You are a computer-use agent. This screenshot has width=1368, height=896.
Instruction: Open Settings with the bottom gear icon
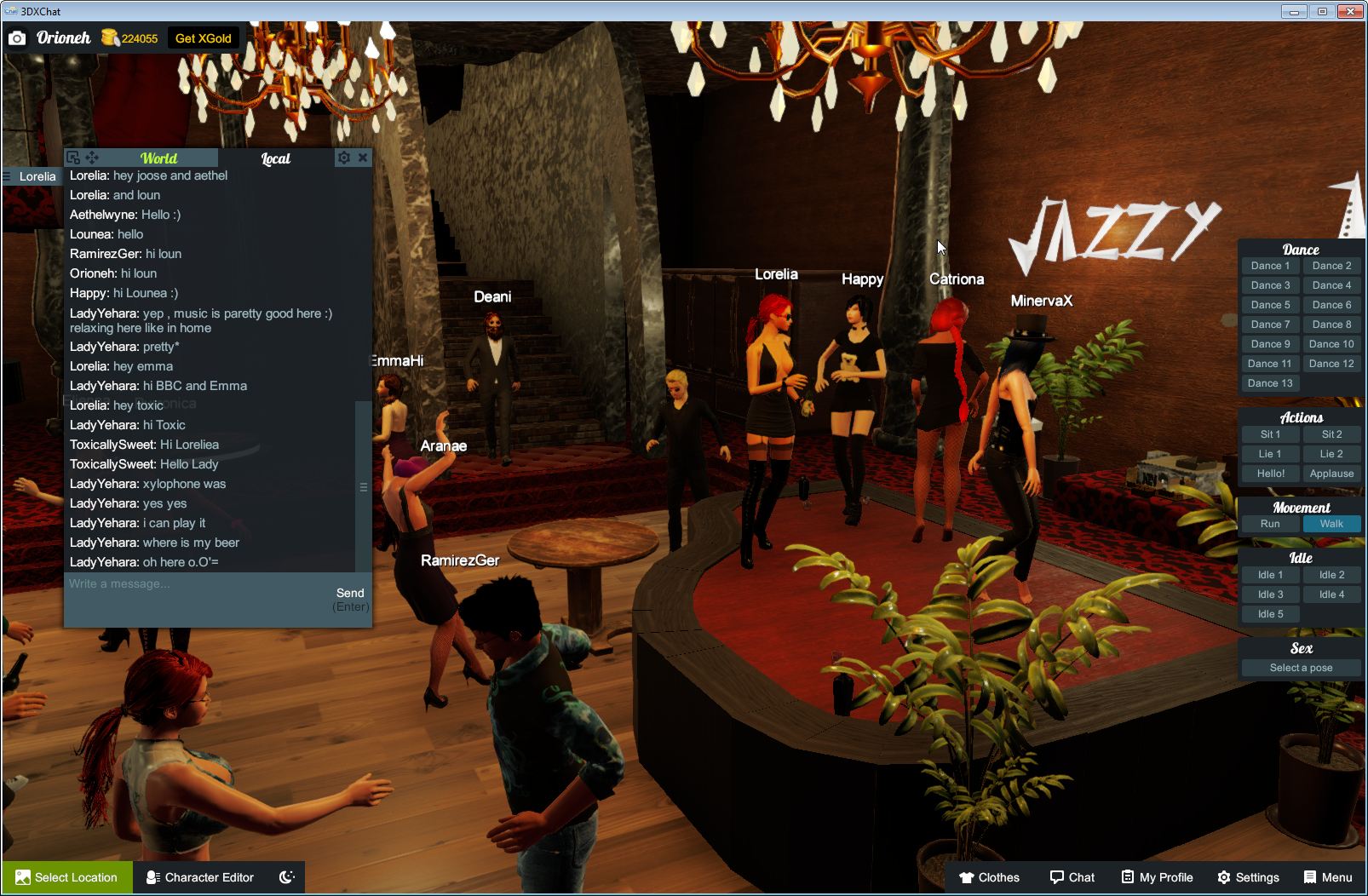(x=1225, y=877)
